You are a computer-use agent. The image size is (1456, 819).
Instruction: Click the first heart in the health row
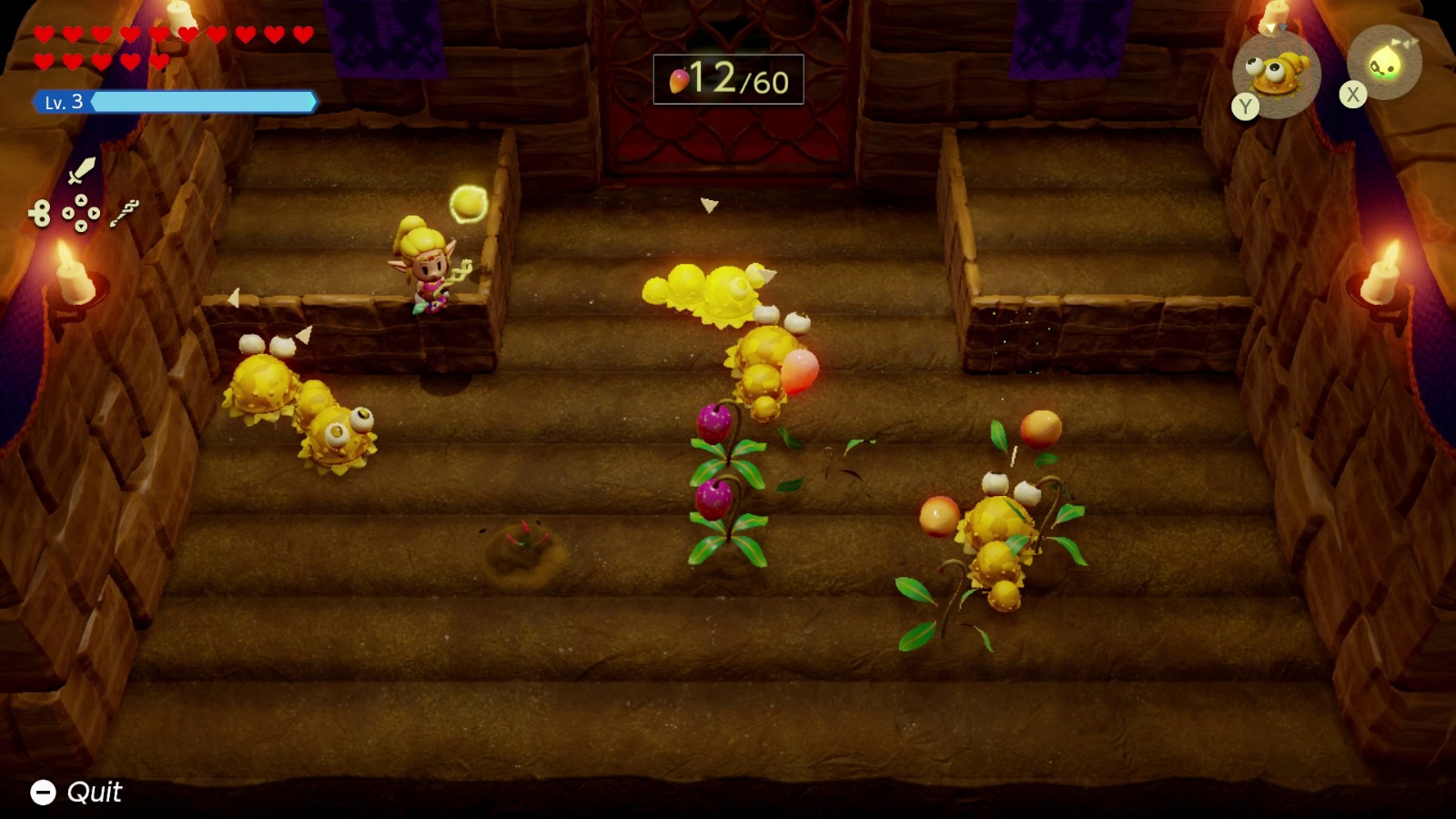click(43, 33)
